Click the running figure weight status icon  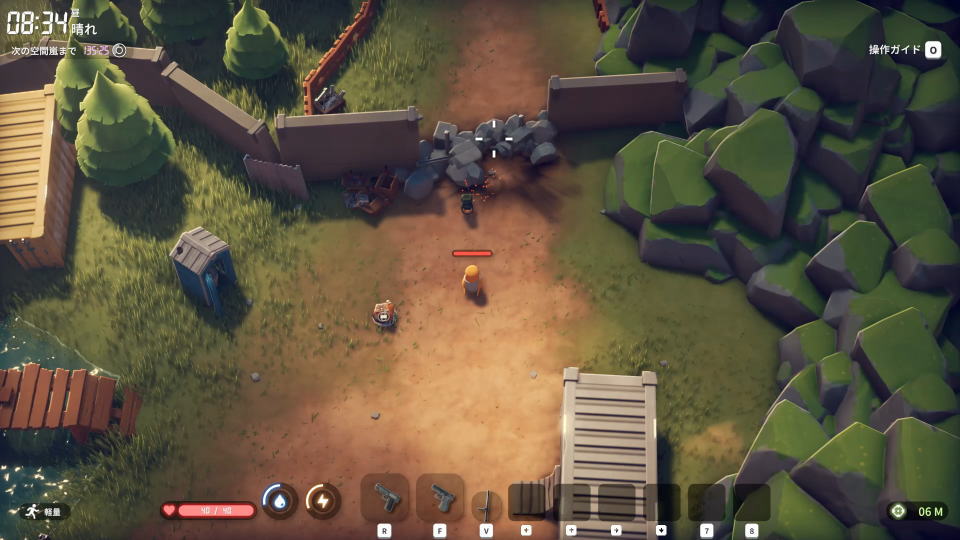(29, 511)
